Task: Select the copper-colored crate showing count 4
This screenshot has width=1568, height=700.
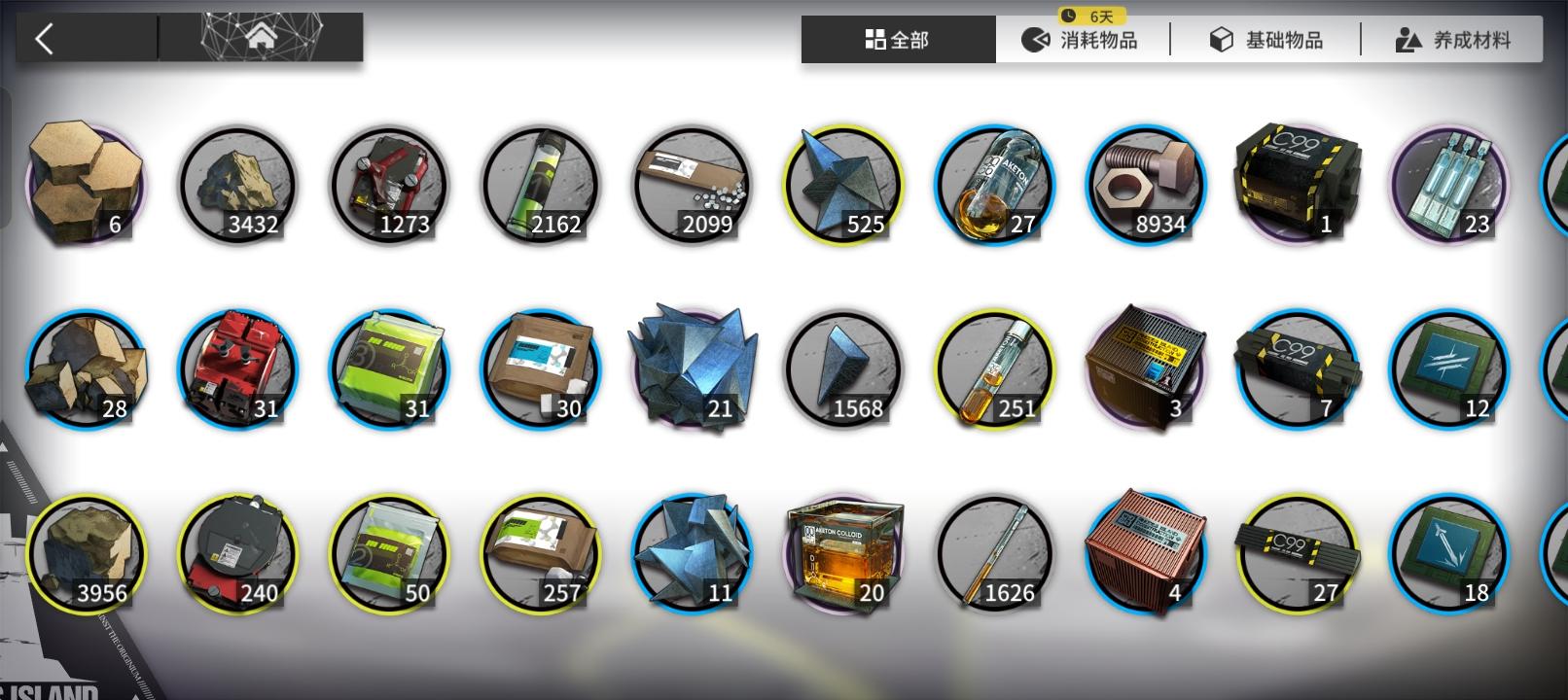Action: [1146, 552]
